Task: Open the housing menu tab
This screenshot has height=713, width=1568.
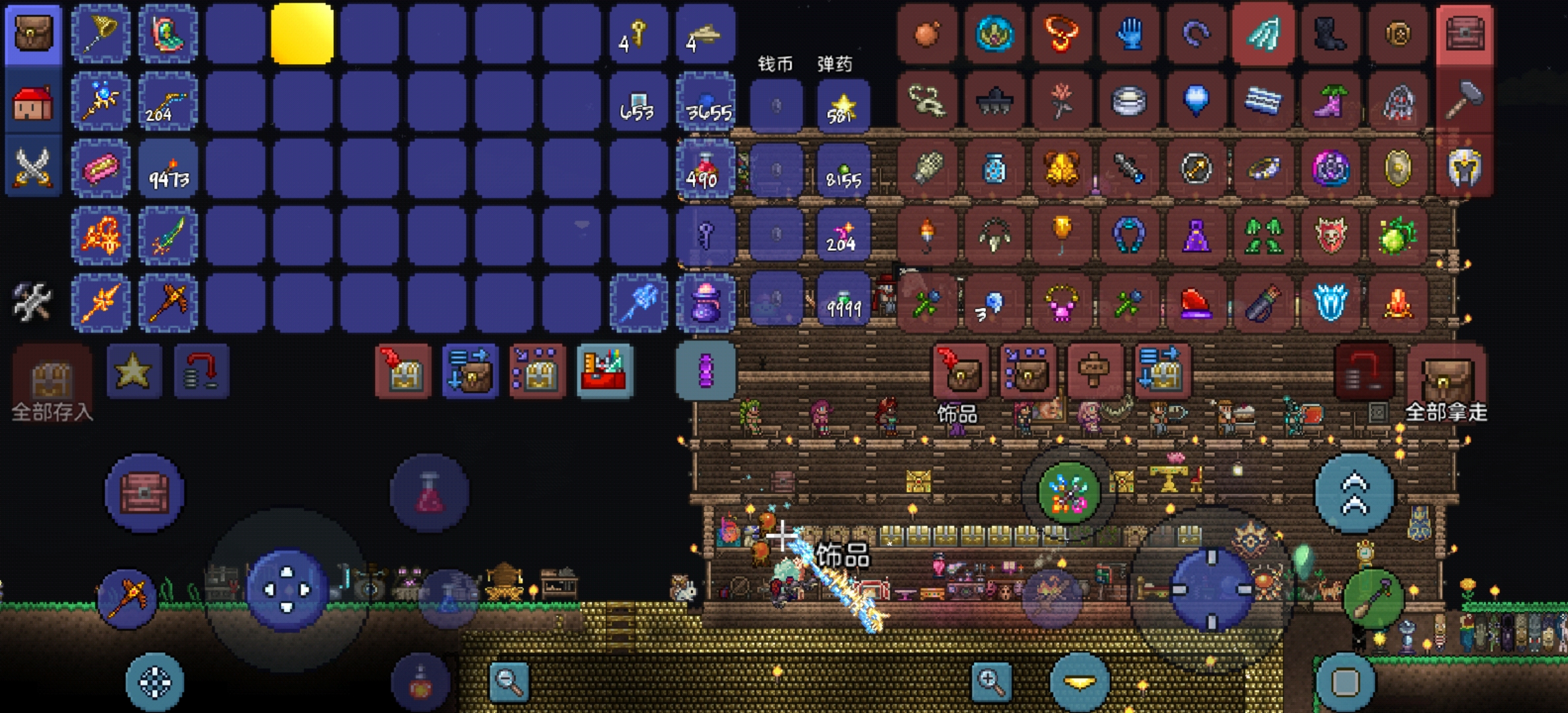Action: 33,102
